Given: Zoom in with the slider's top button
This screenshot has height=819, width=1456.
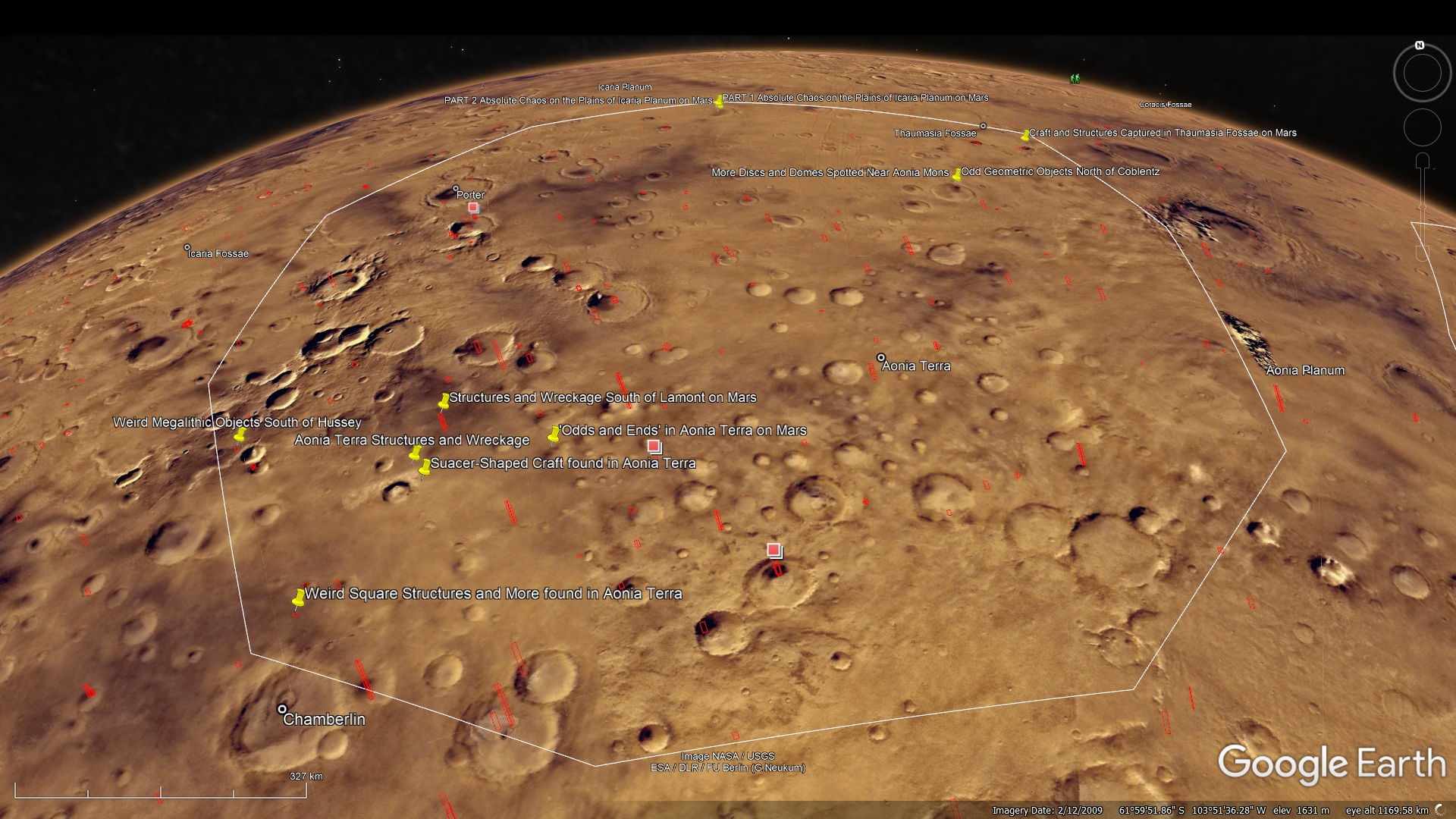Looking at the screenshot, I should [x=1423, y=161].
